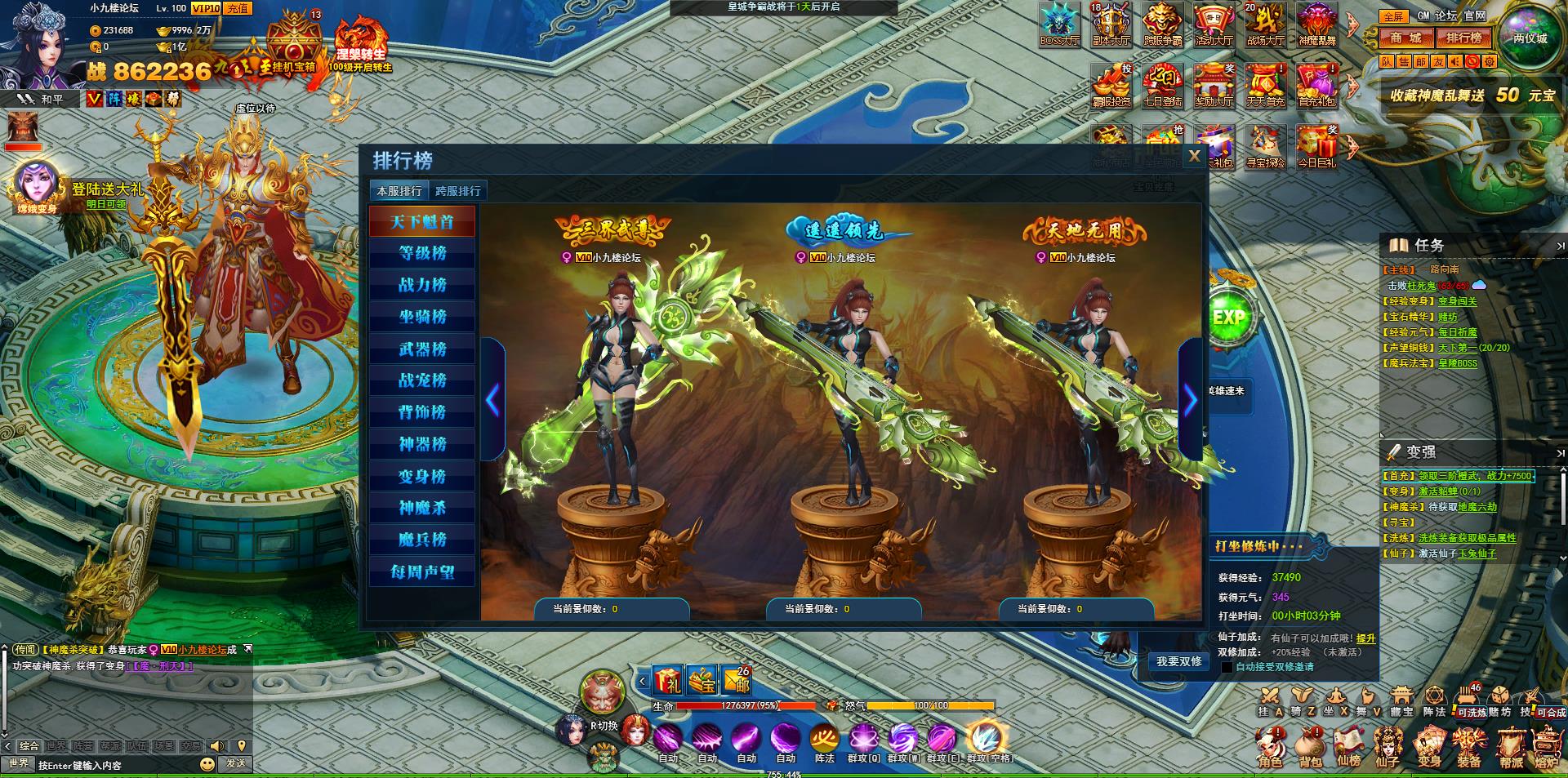Open the 商城 shop button

pyautogui.click(x=1406, y=38)
